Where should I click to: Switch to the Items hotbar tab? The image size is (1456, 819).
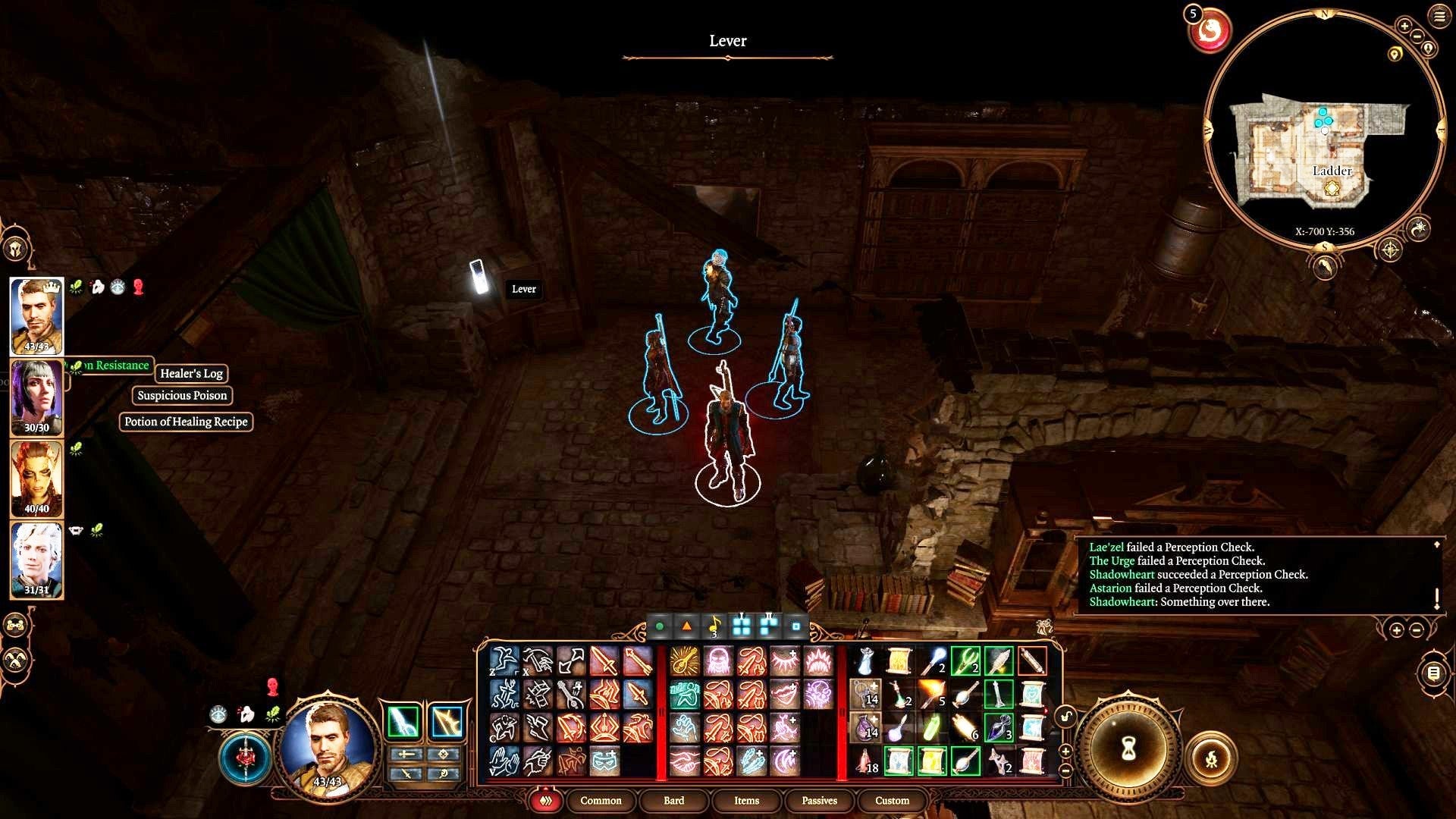746,801
